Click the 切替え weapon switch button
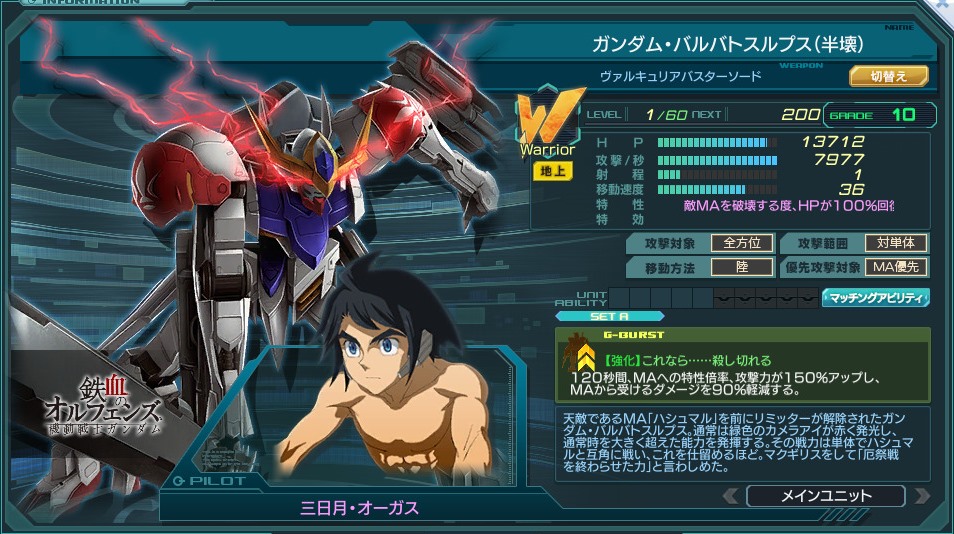The height and width of the screenshot is (534, 954). coord(888,76)
